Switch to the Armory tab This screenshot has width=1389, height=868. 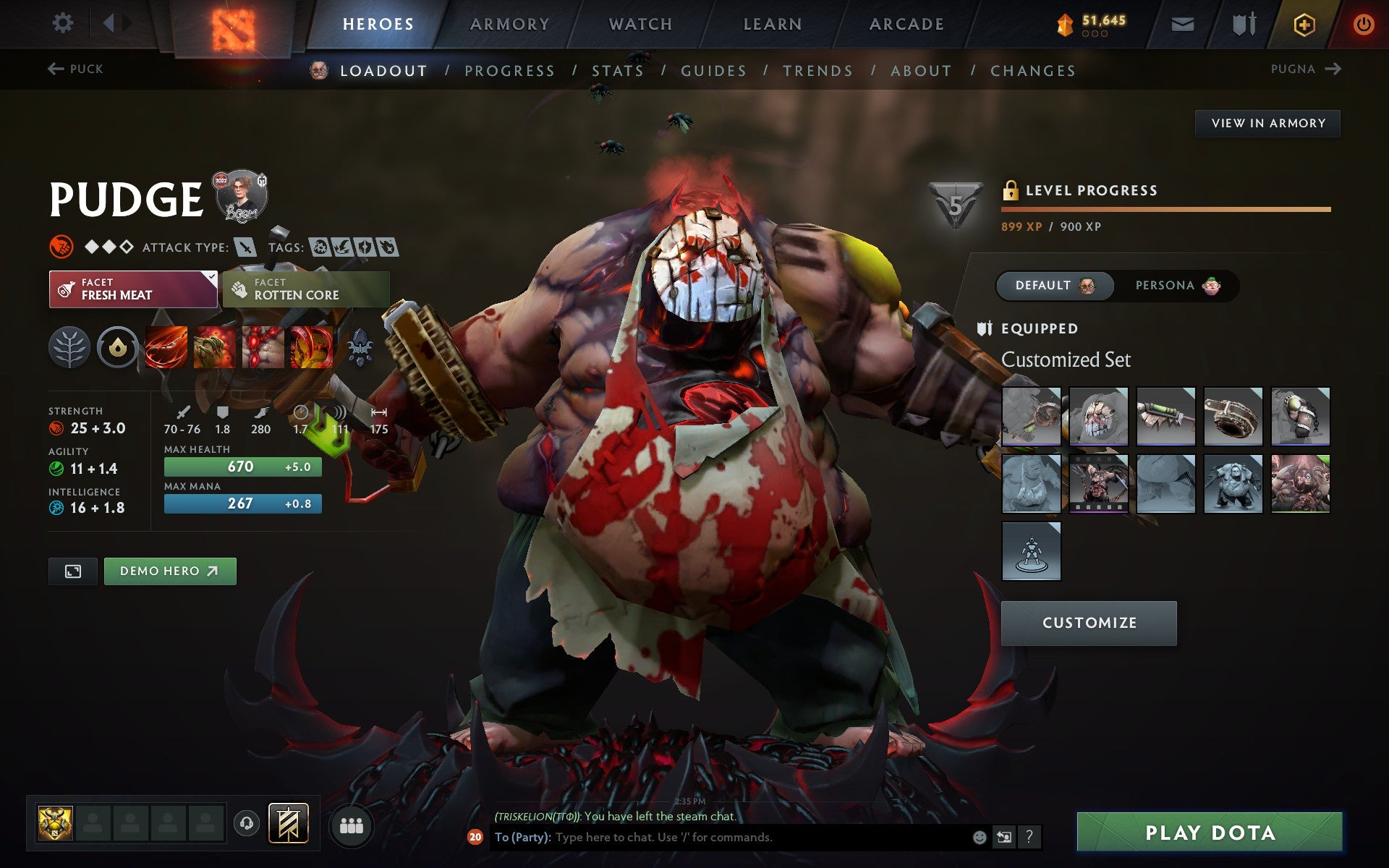pos(509,23)
